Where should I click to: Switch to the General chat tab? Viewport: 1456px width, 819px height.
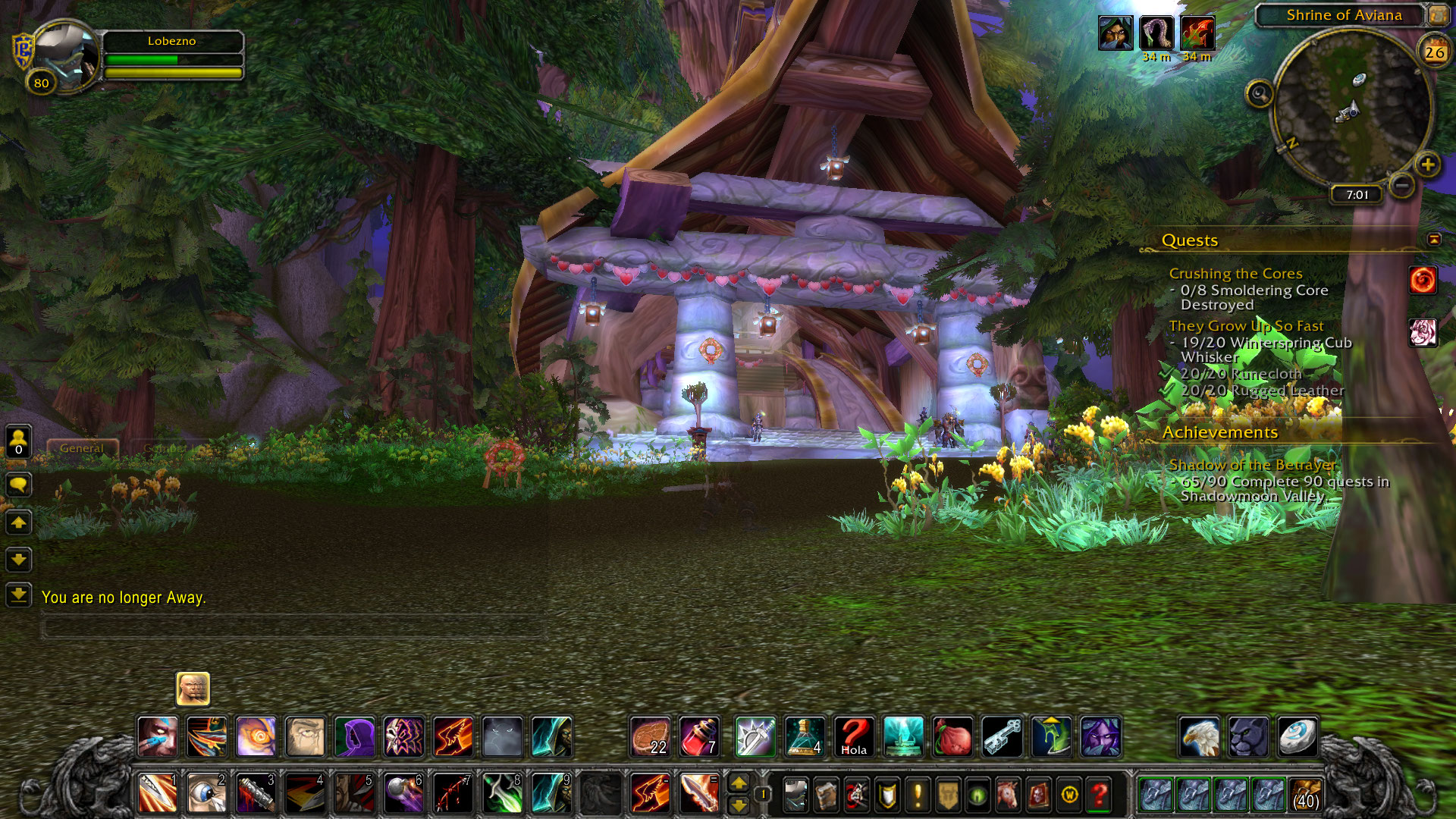click(82, 448)
